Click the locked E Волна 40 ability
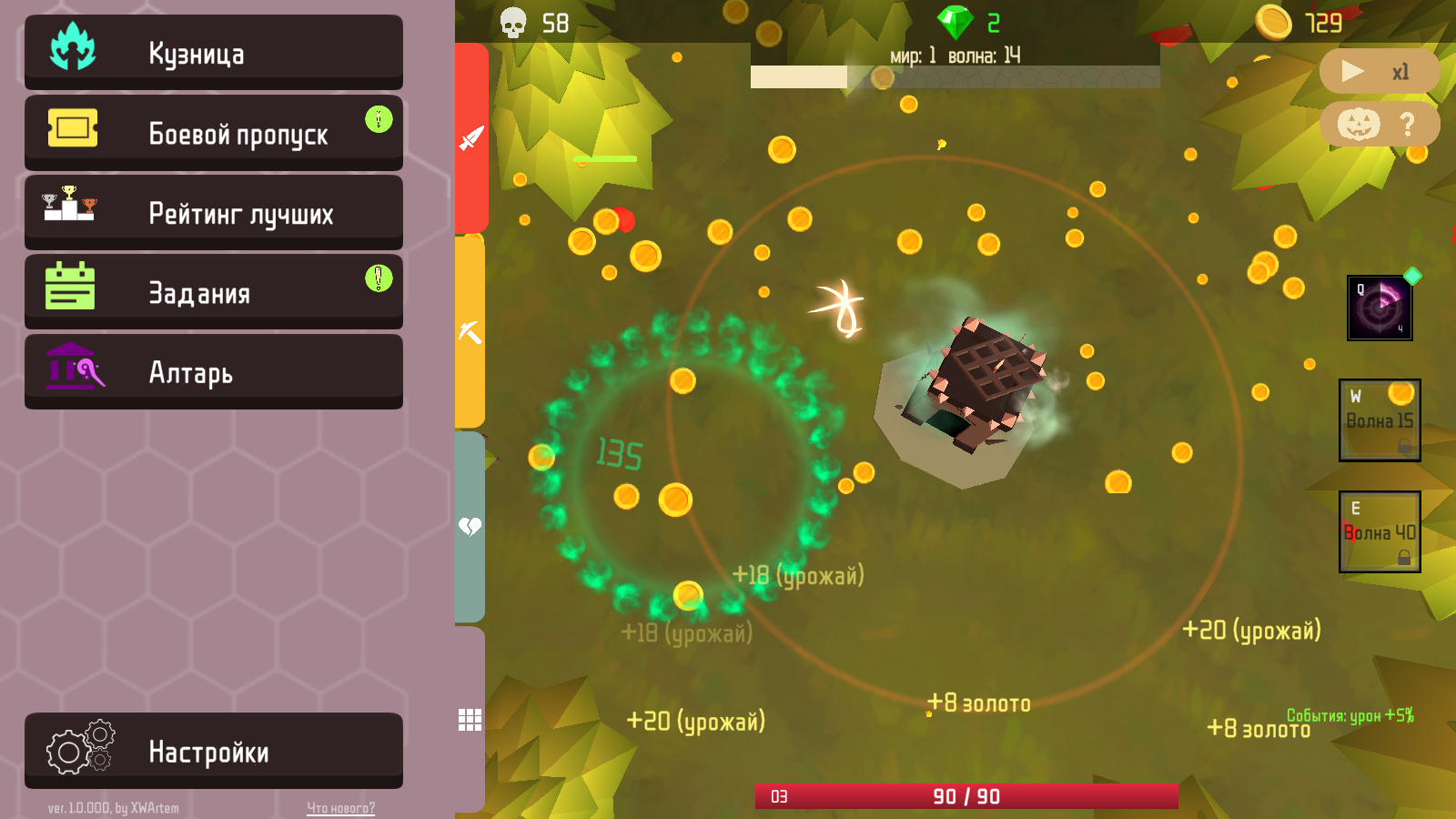The height and width of the screenshot is (819, 1456). pos(1379,531)
